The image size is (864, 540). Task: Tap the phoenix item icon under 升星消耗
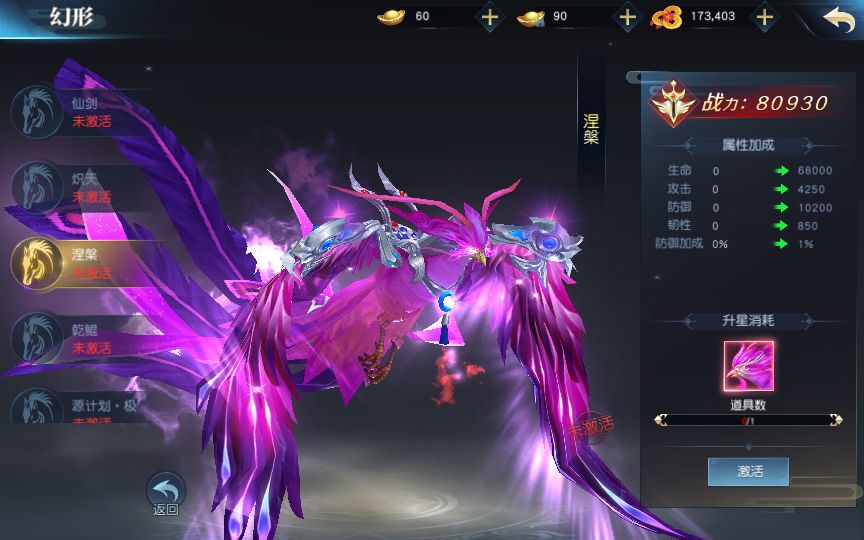[748, 366]
